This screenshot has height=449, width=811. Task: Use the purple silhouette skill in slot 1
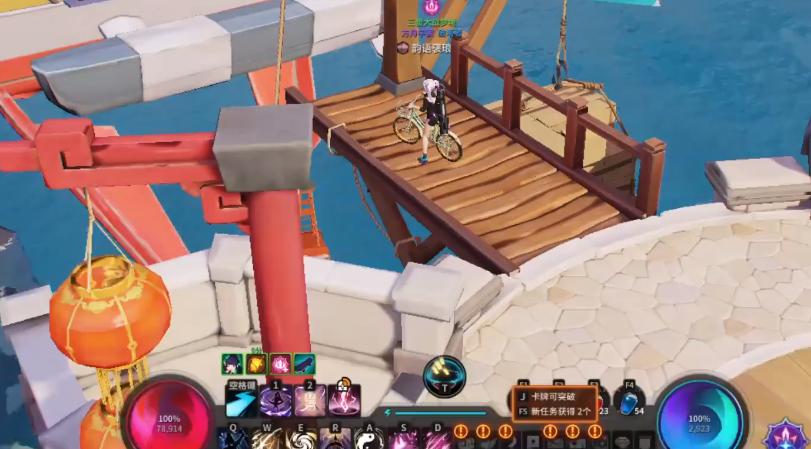(x=275, y=403)
